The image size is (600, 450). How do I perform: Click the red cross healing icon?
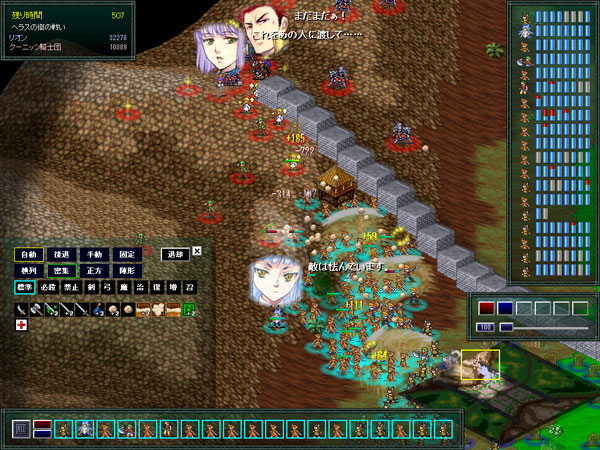pos(21,325)
